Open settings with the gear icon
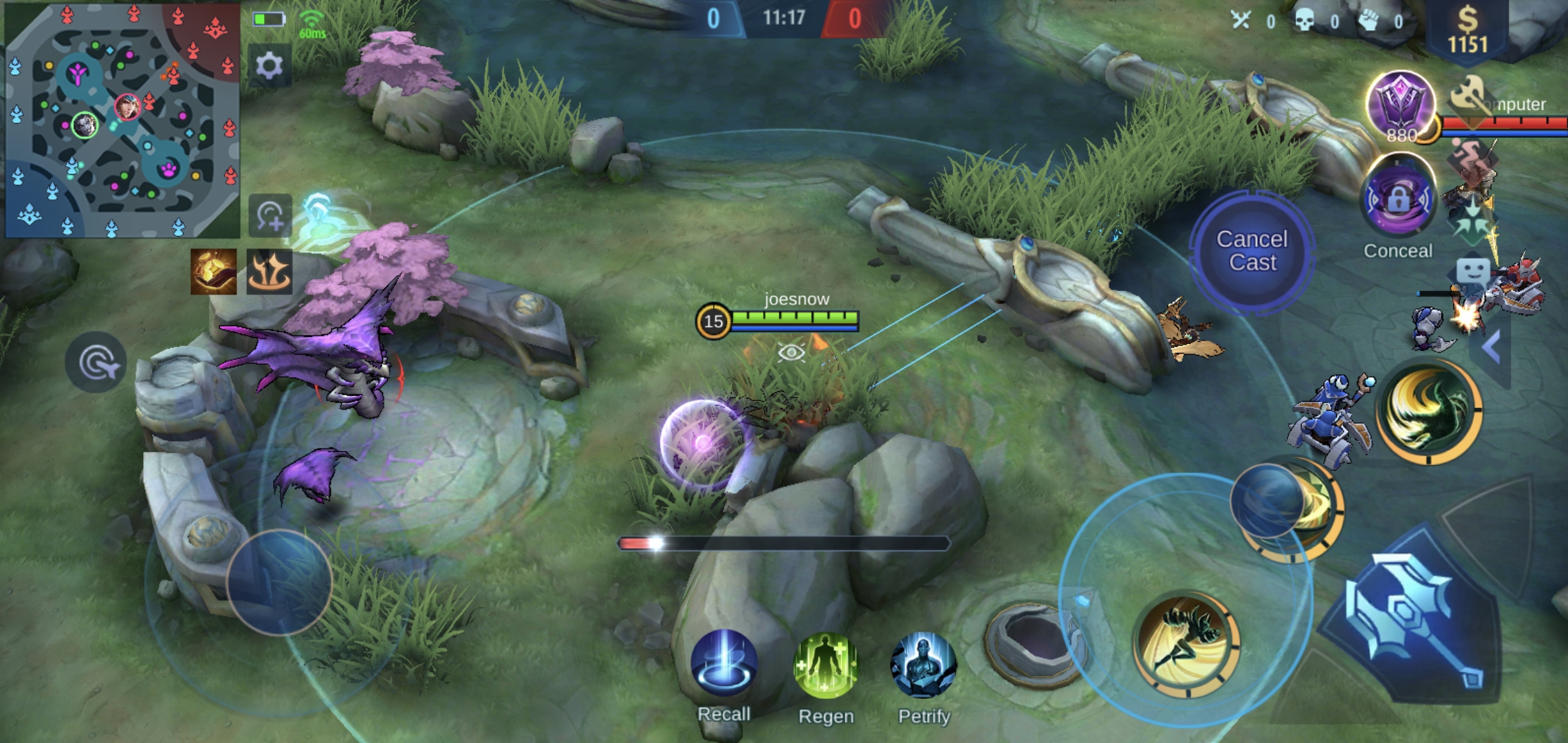Viewport: 1568px width, 743px height. (x=269, y=66)
